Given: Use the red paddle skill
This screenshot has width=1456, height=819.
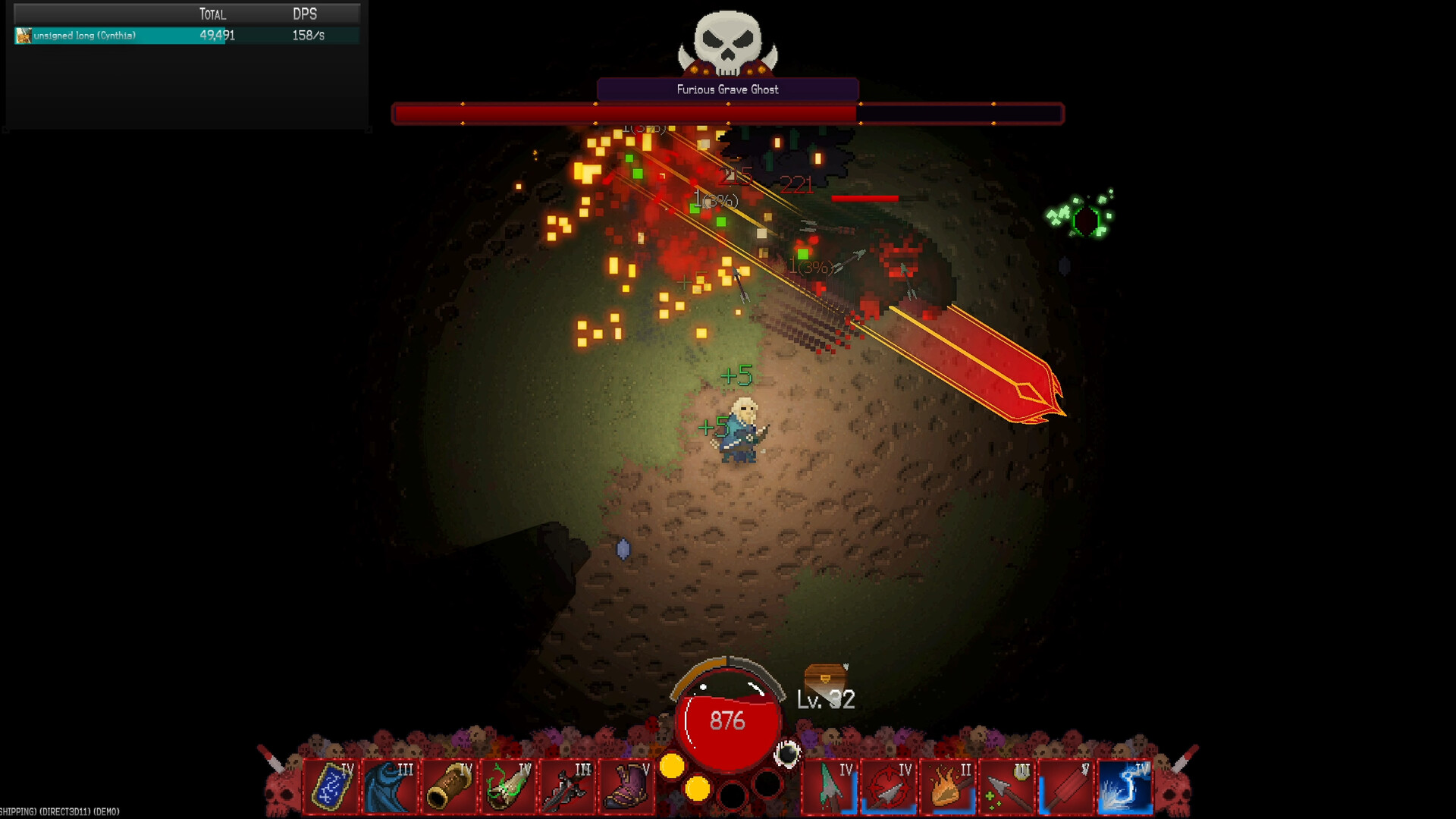Looking at the screenshot, I should [1066, 787].
